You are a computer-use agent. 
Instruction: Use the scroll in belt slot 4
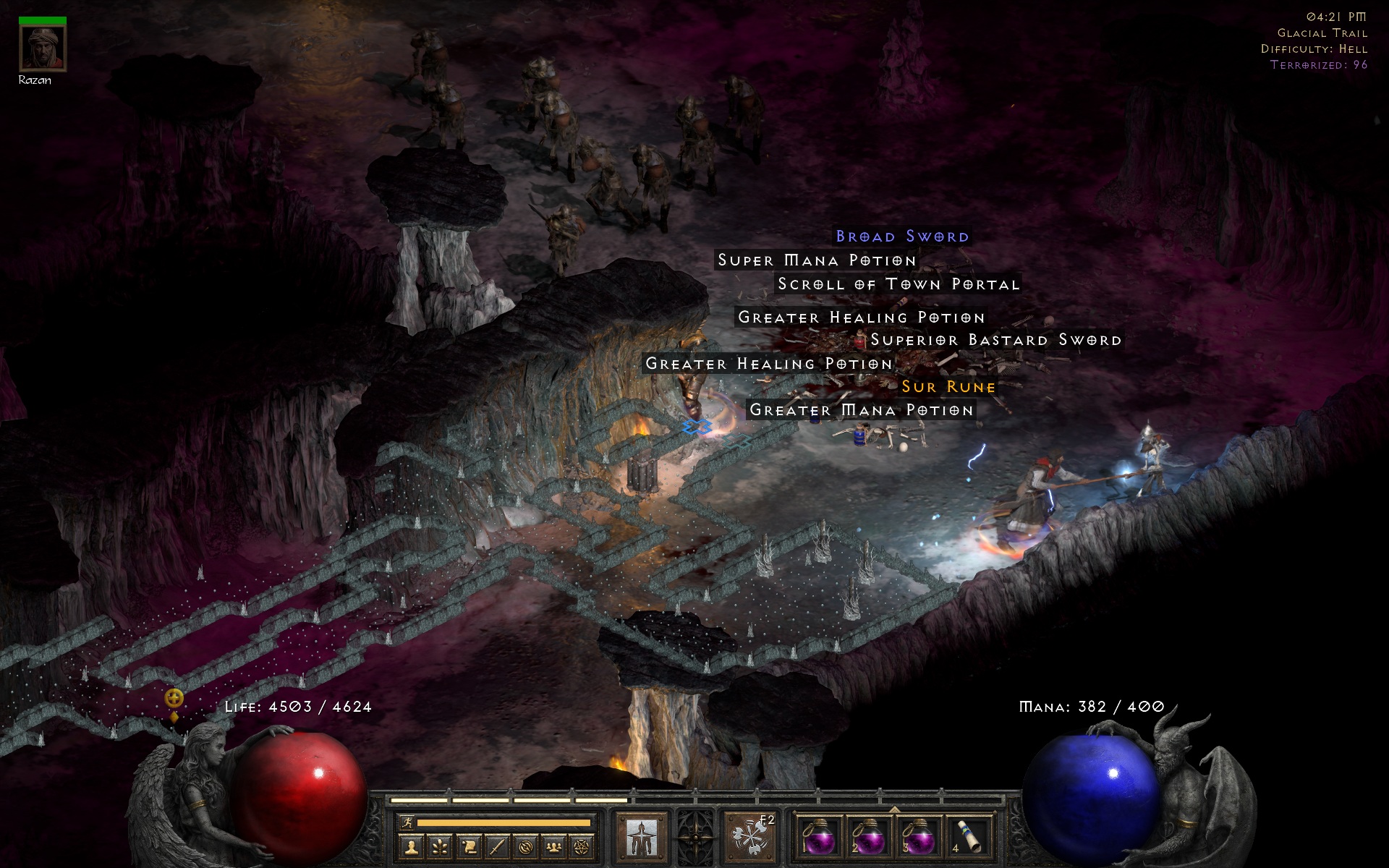[969, 839]
